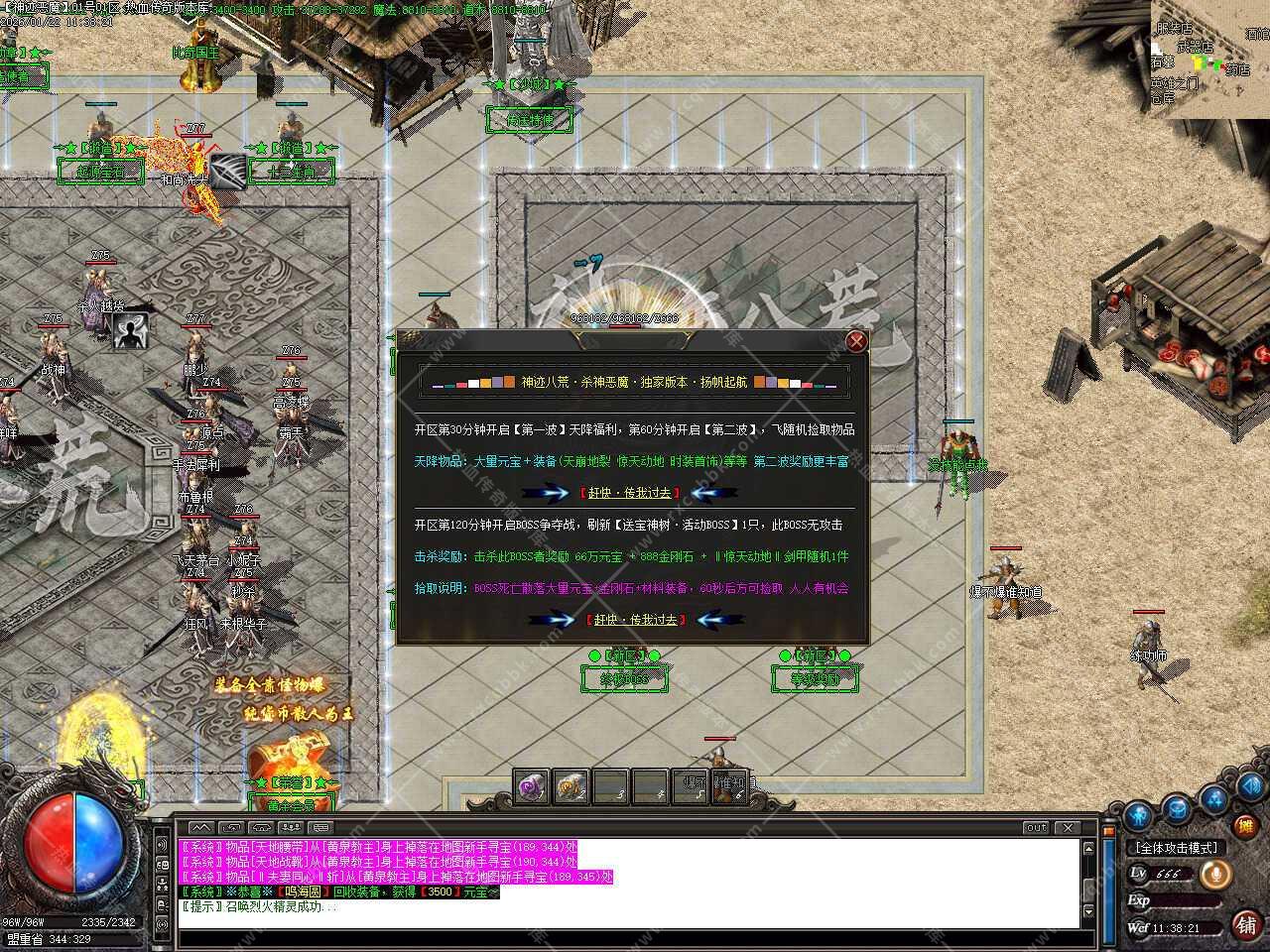Image resolution: width=1270 pixels, height=952 pixels.
Task: Click the chat window's out button
Action: point(1036,827)
